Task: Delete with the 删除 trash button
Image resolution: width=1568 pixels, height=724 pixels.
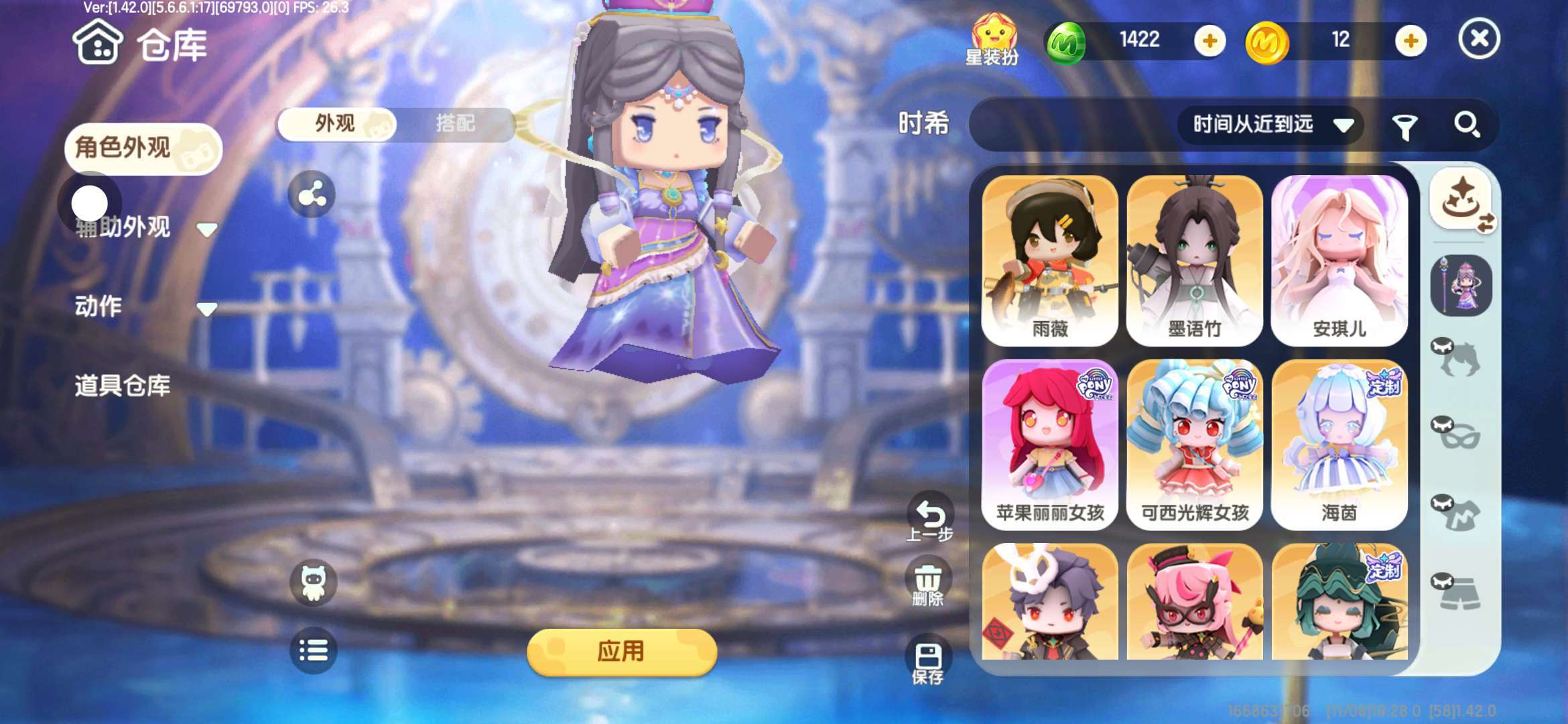Action: pyautogui.click(x=928, y=585)
